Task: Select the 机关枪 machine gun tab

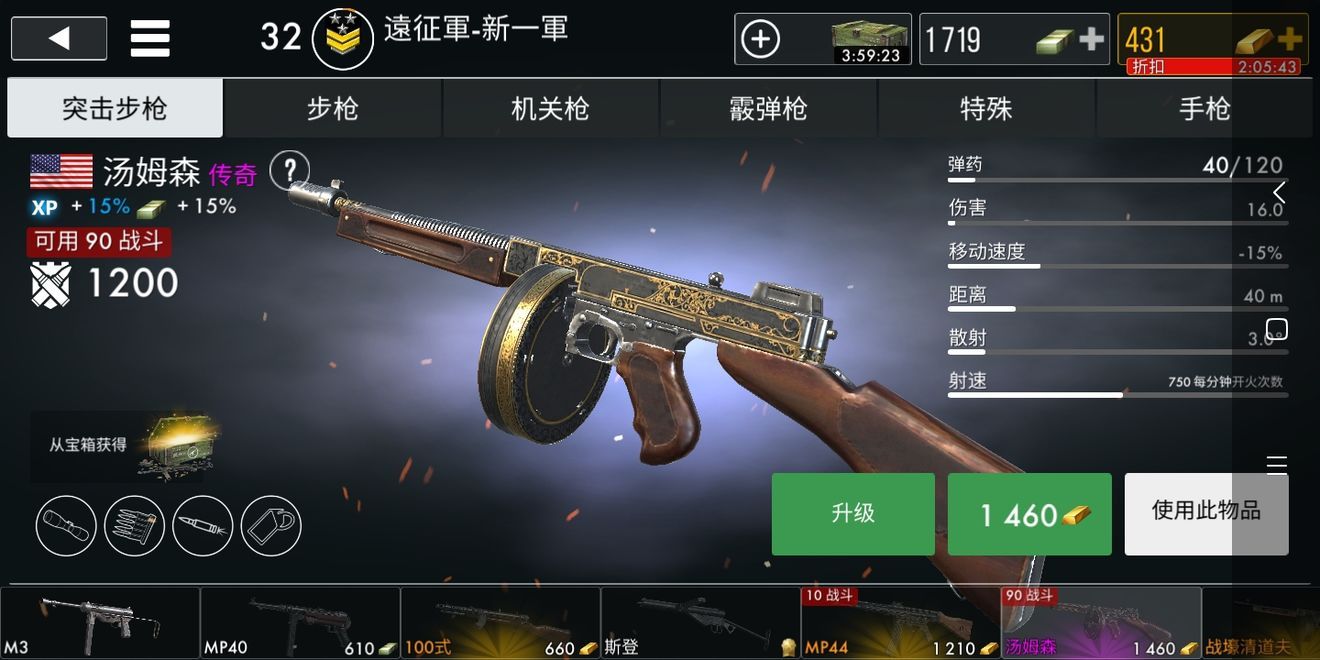Action: [x=550, y=108]
